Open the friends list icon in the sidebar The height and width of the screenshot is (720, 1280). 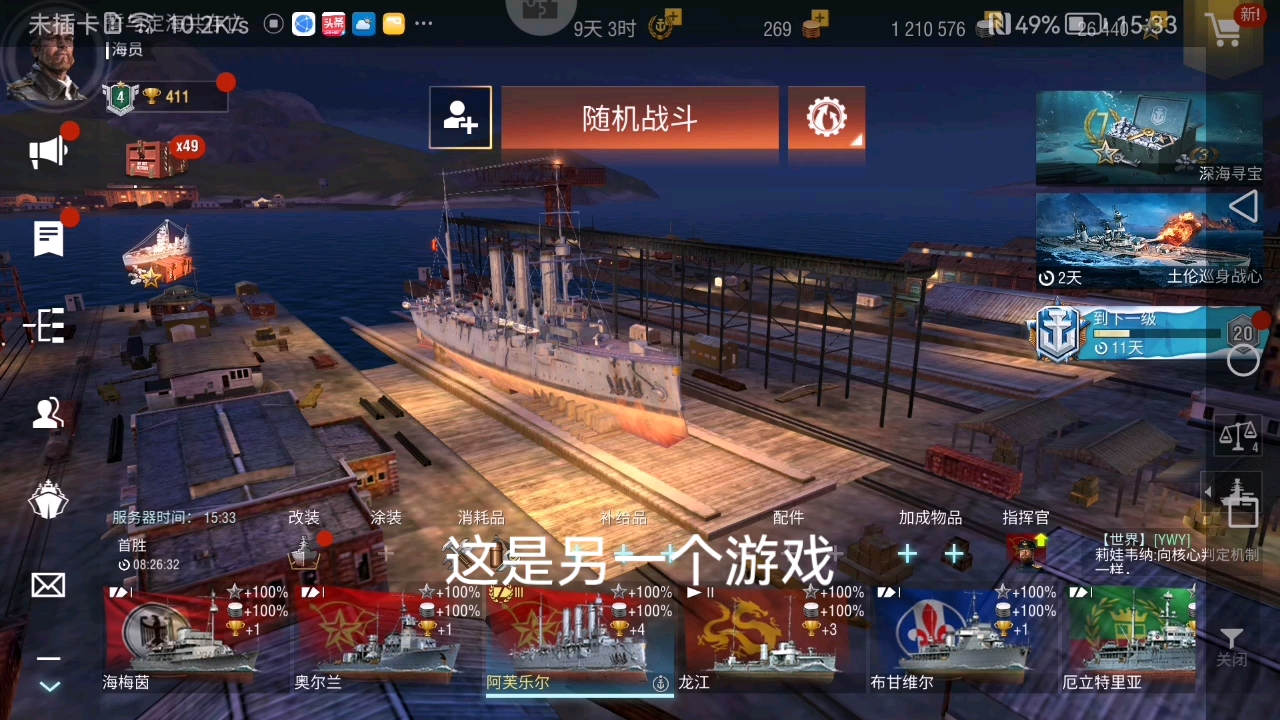tap(48, 413)
